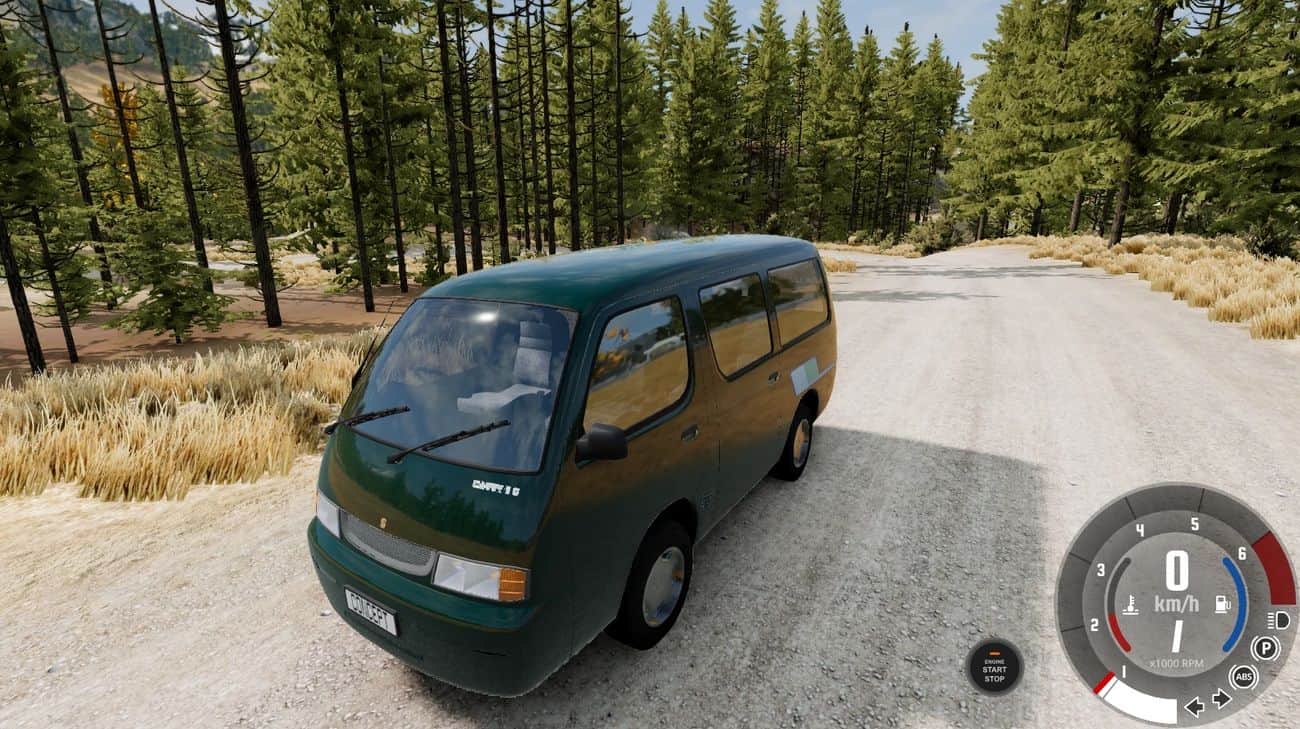The image size is (1300, 729).
Task: Click the parking brake P icon
Action: (1265, 648)
